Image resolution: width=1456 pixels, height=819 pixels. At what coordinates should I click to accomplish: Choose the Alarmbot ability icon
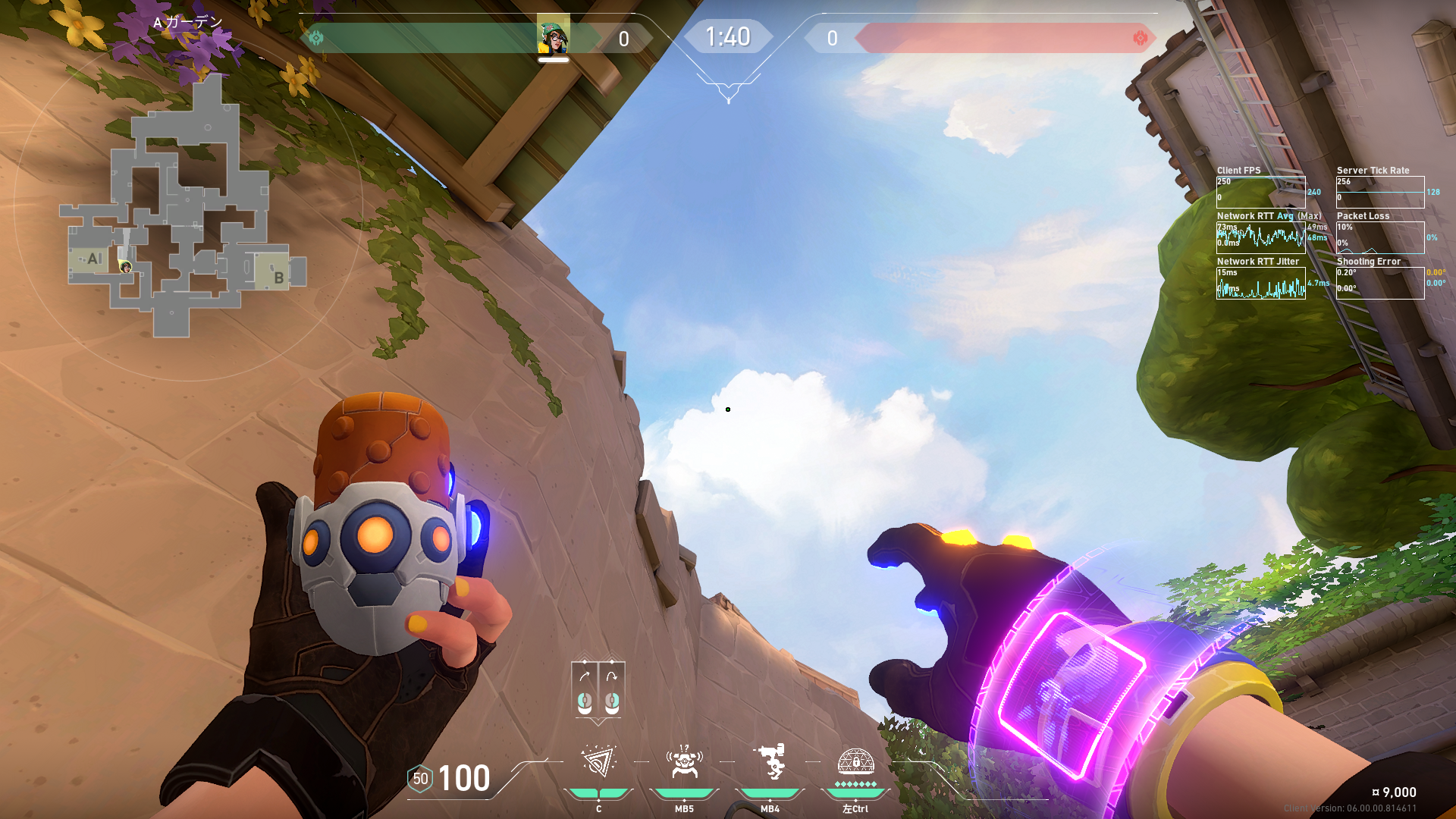coord(684,762)
